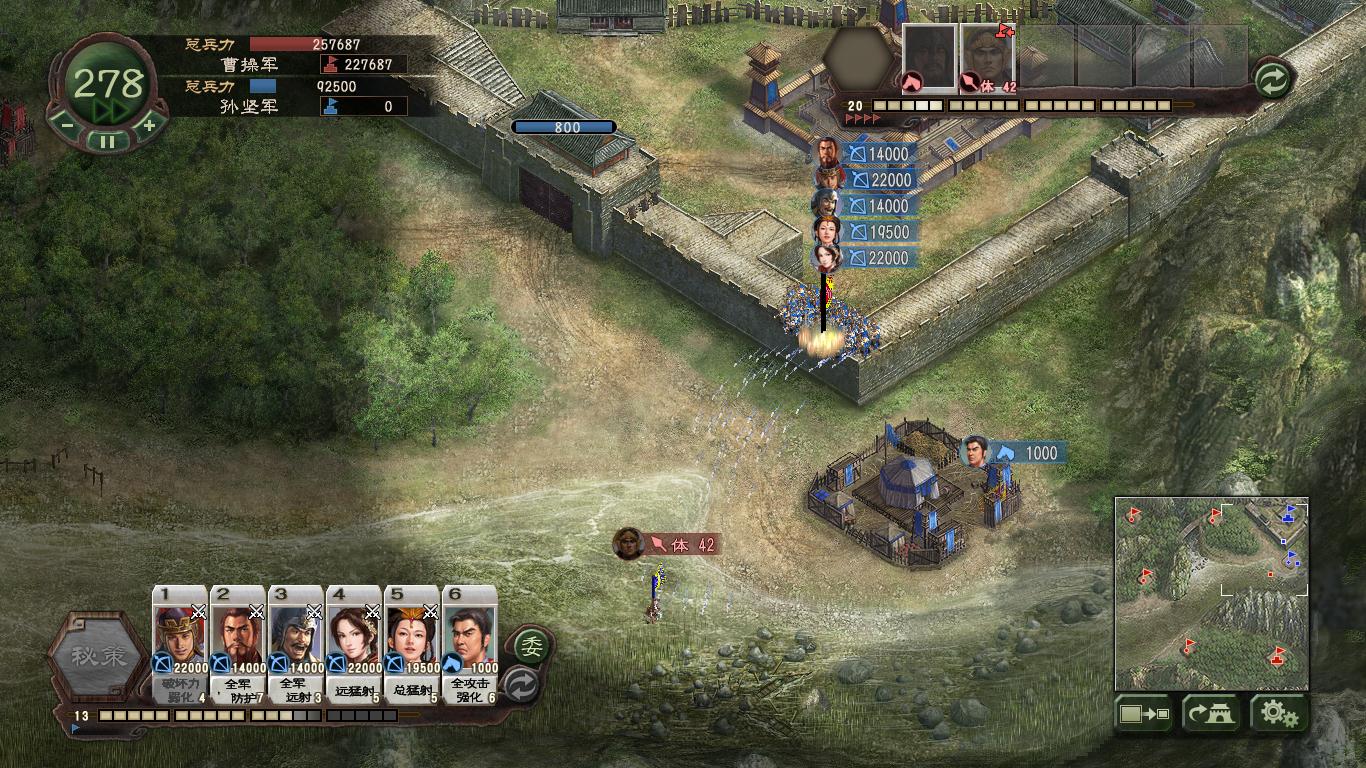Image resolution: width=1366 pixels, height=768 pixels.
Task: Click the battlefield minimap
Action: coord(1211,593)
